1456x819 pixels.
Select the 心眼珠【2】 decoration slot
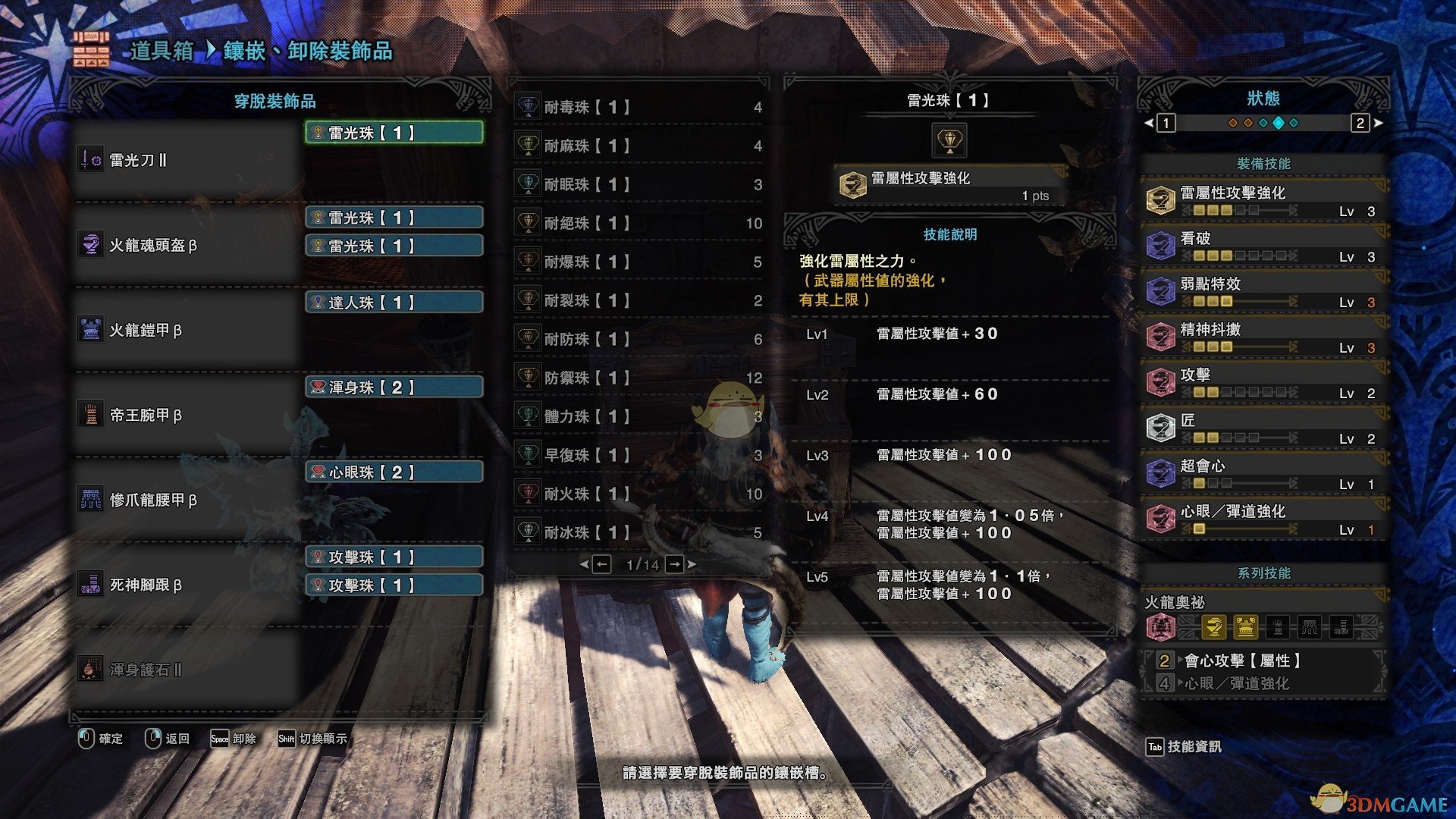tap(394, 472)
